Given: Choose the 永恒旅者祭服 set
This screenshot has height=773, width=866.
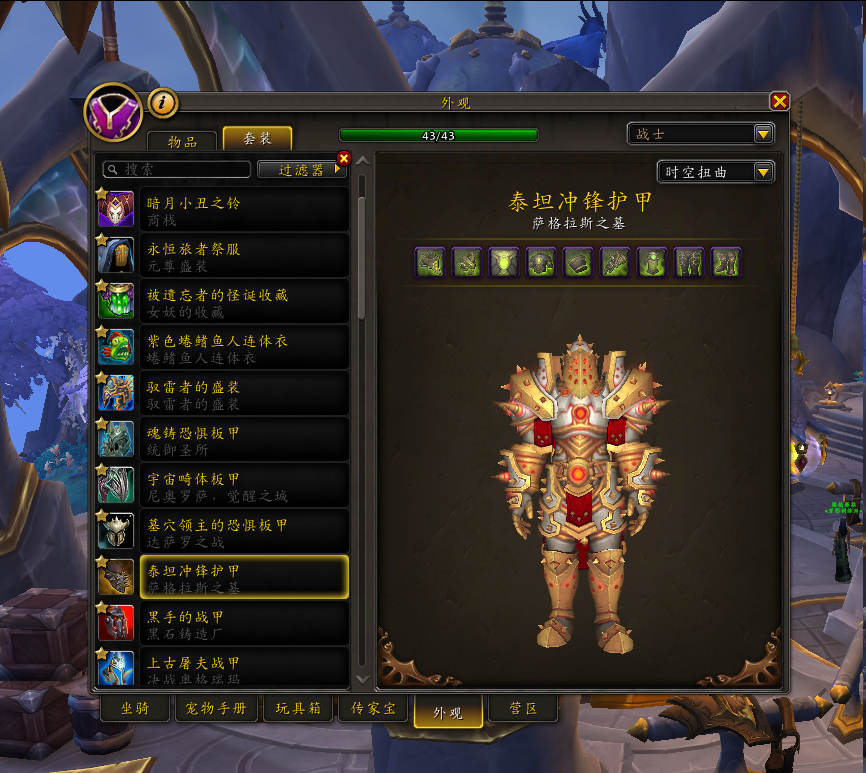Looking at the screenshot, I should pyautogui.click(x=222, y=255).
